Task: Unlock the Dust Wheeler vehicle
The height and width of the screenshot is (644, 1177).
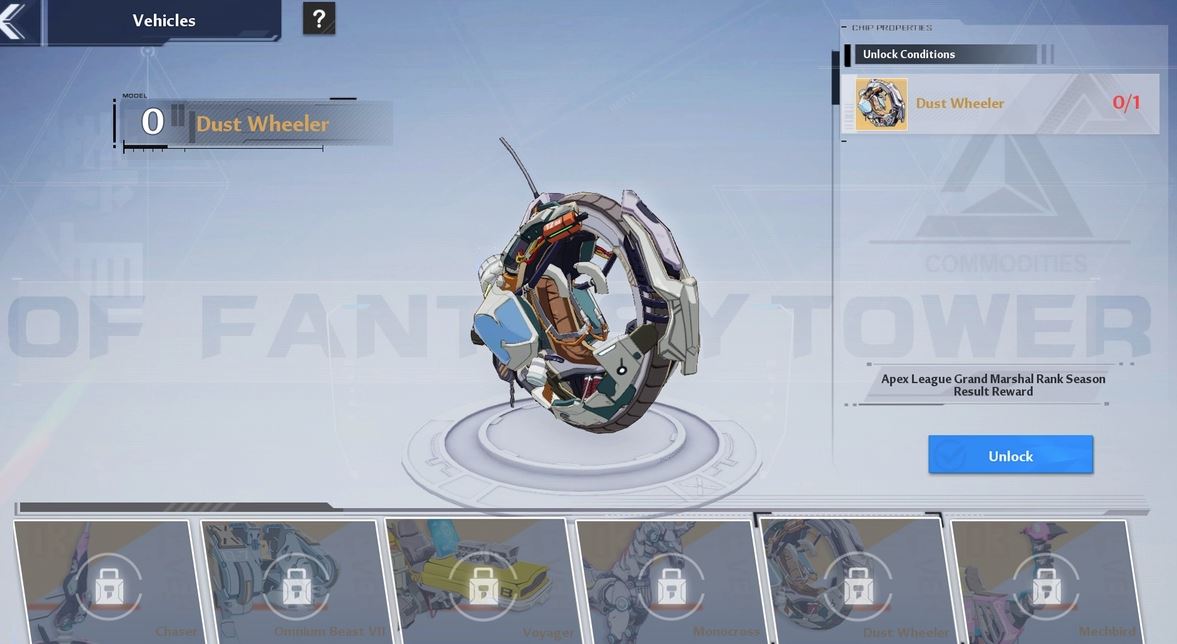Action: [x=1010, y=455]
